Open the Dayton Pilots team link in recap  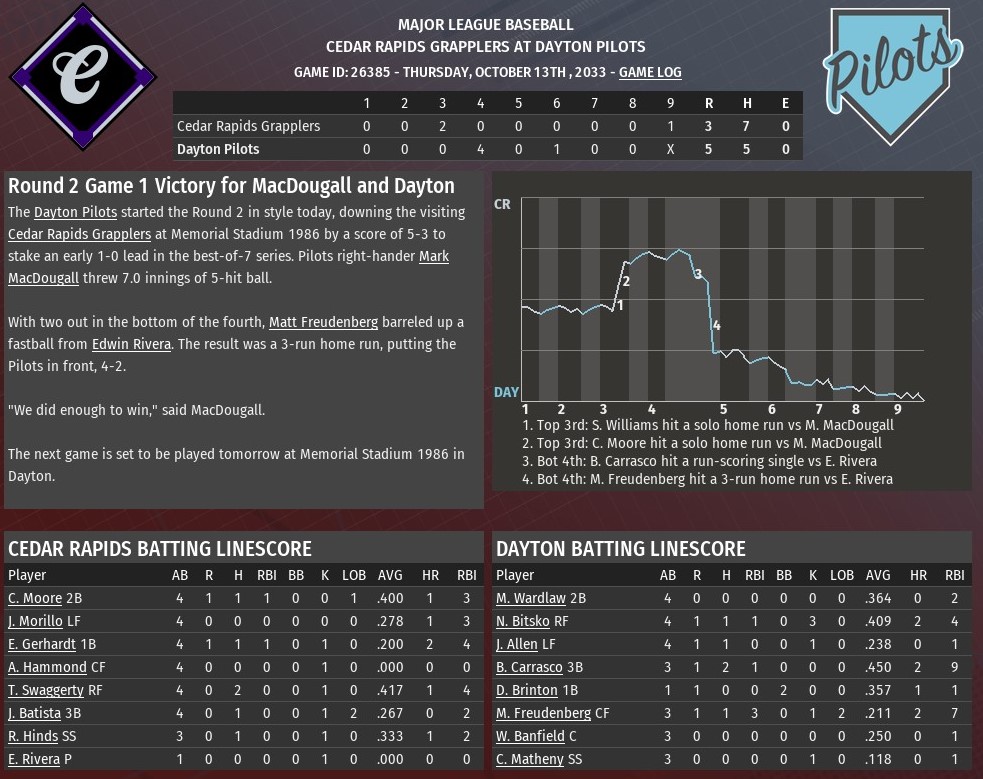pyautogui.click(x=75, y=212)
